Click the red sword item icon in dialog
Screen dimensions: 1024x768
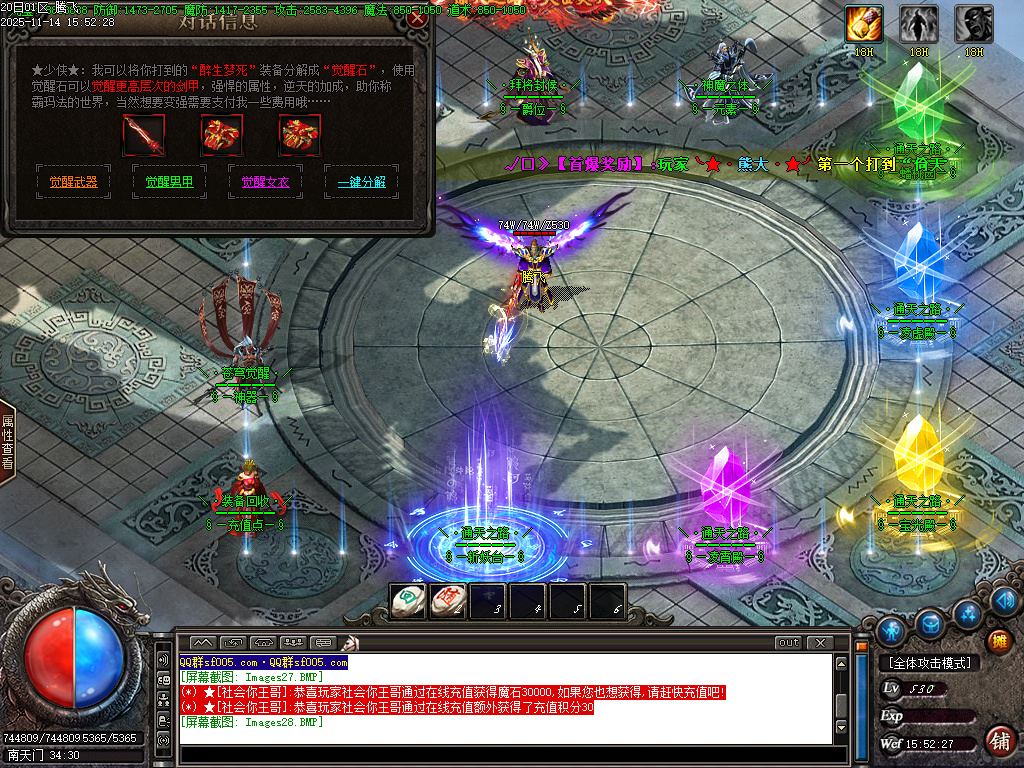(x=143, y=135)
